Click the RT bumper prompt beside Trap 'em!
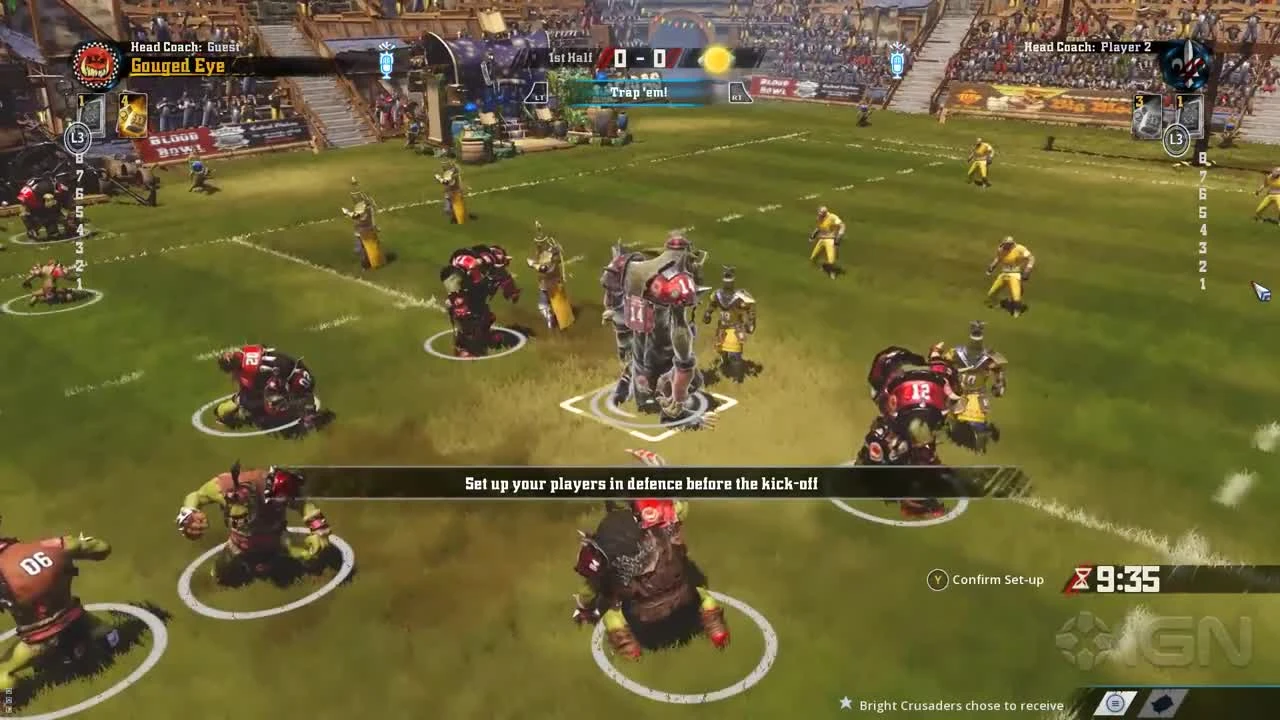 coord(740,91)
